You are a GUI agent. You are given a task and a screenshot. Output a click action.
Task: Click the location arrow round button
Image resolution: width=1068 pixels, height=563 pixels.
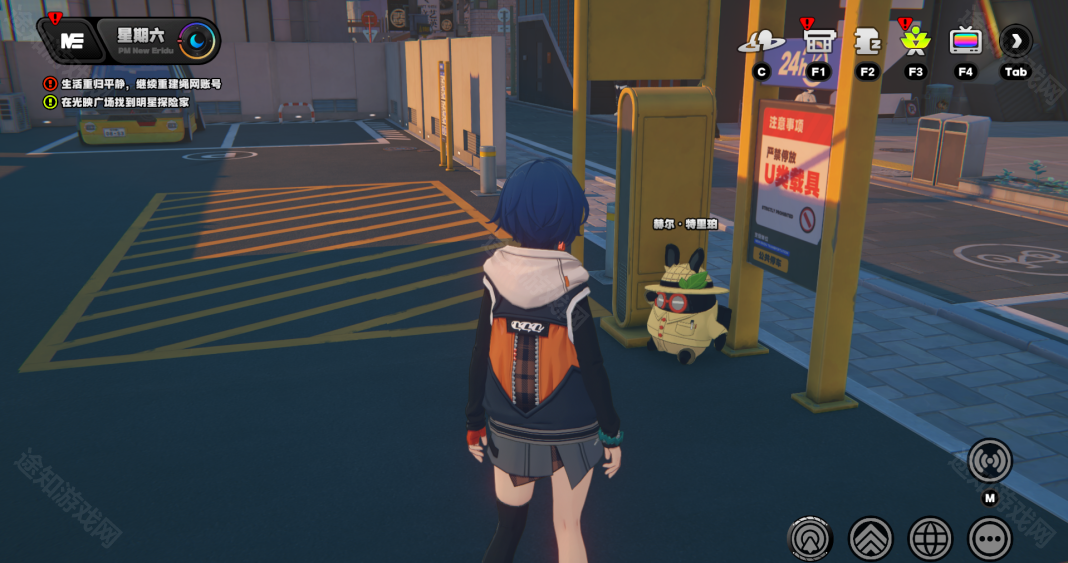click(809, 538)
